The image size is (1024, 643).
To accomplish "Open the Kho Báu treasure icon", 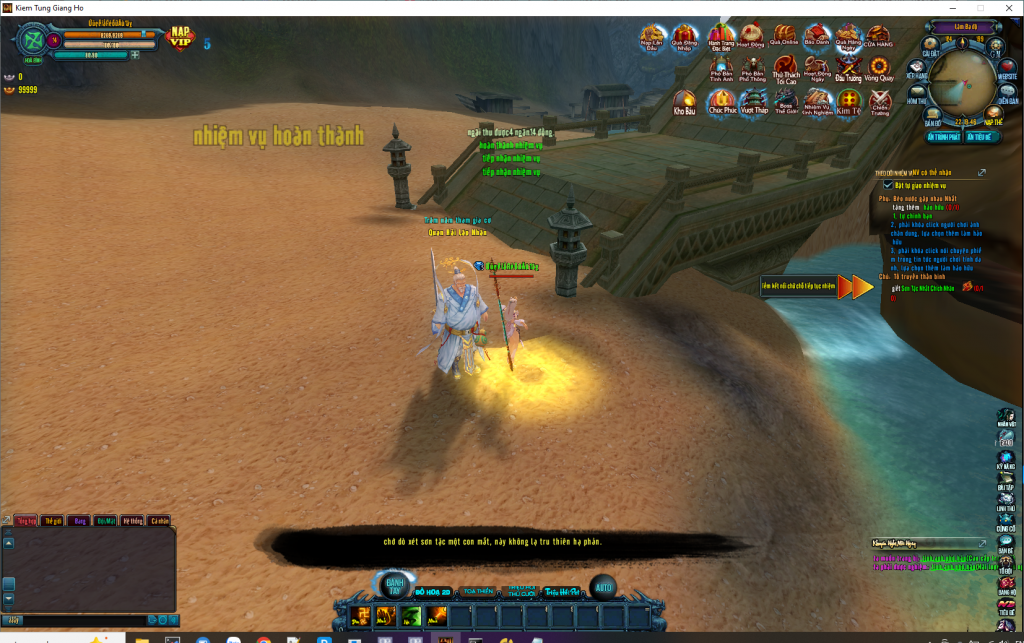I will 685,100.
